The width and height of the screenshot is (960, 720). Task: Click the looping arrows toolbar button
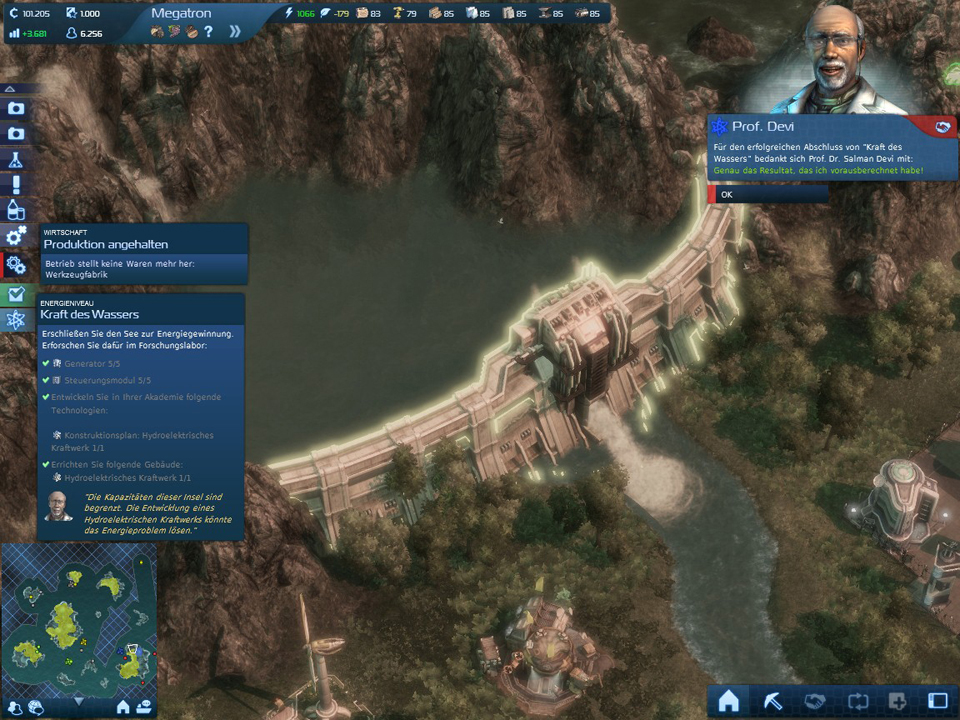click(855, 700)
